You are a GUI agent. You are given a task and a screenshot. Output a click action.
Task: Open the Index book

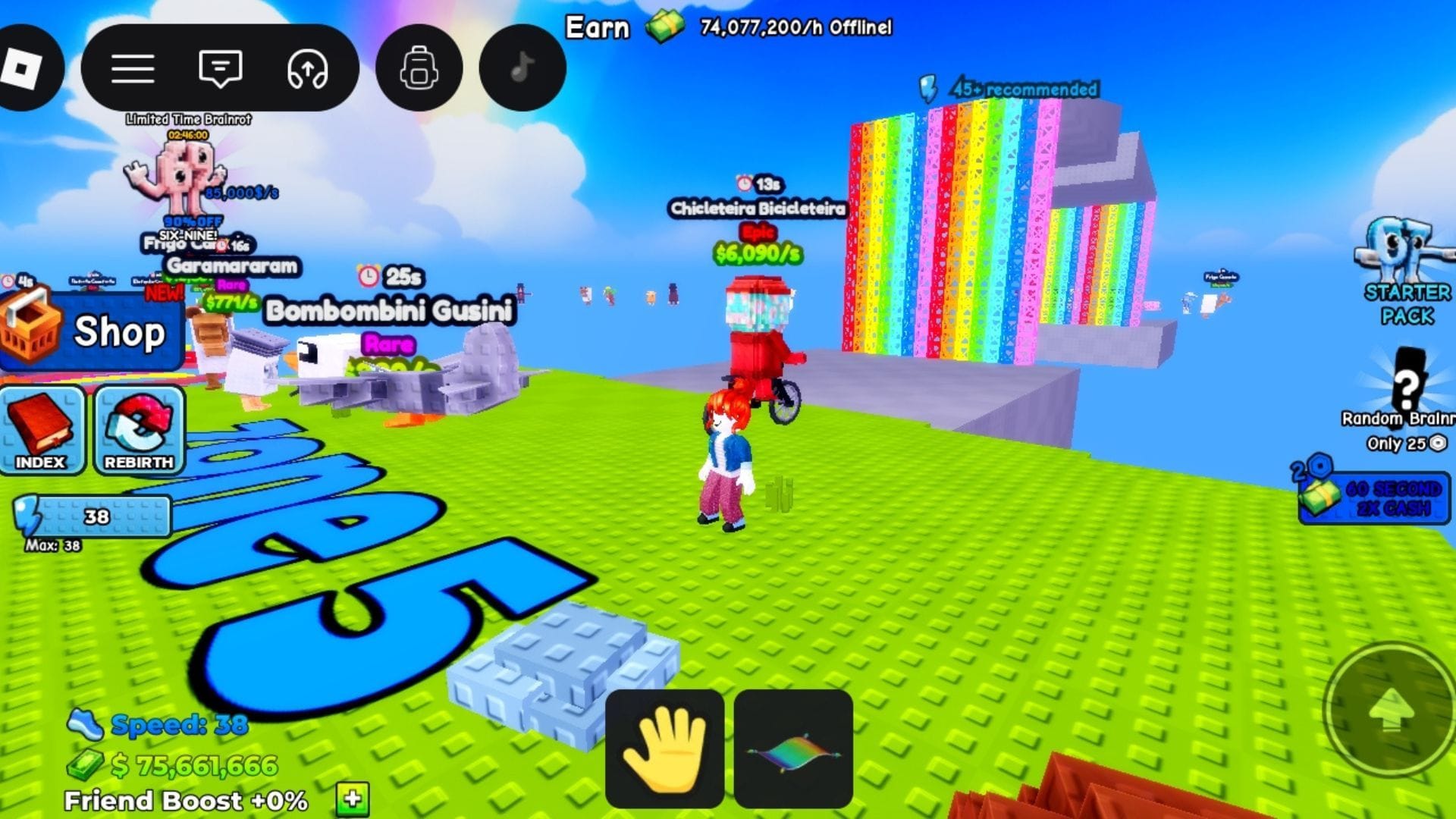tap(42, 430)
